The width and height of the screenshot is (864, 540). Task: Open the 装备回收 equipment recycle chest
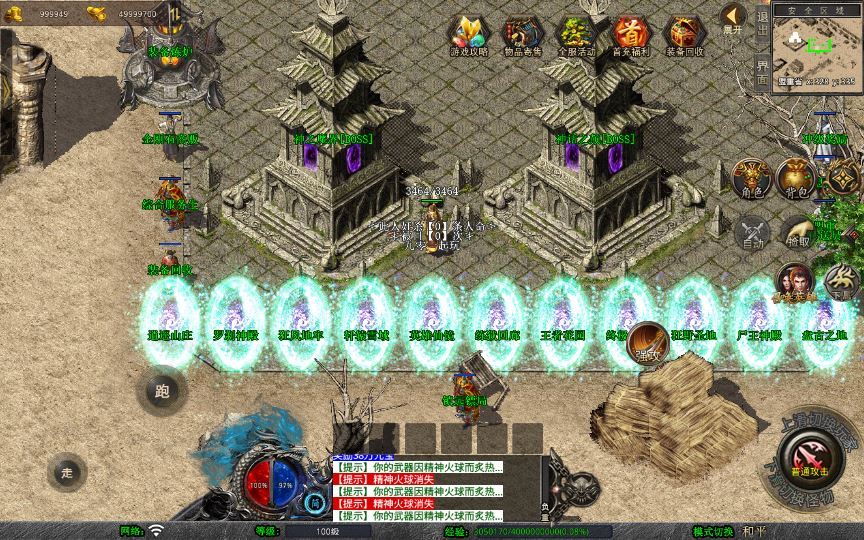684,34
